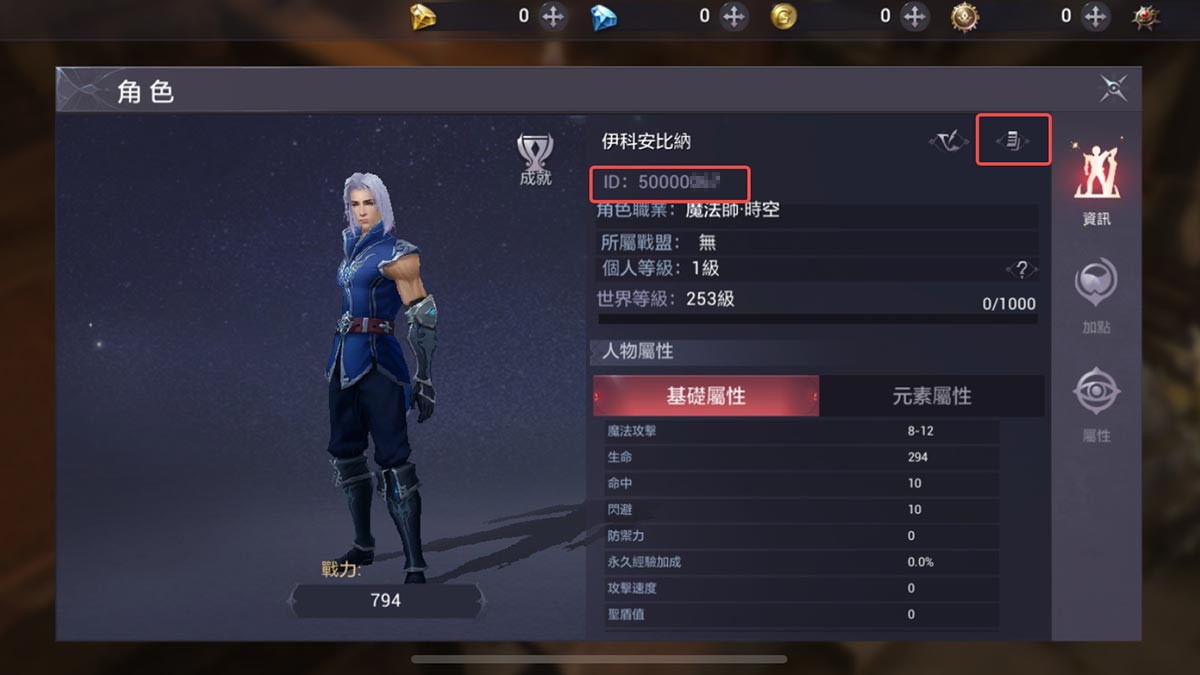This screenshot has width=1200, height=675.
Task: Select the 基礎屬性 tab
Action: (706, 396)
